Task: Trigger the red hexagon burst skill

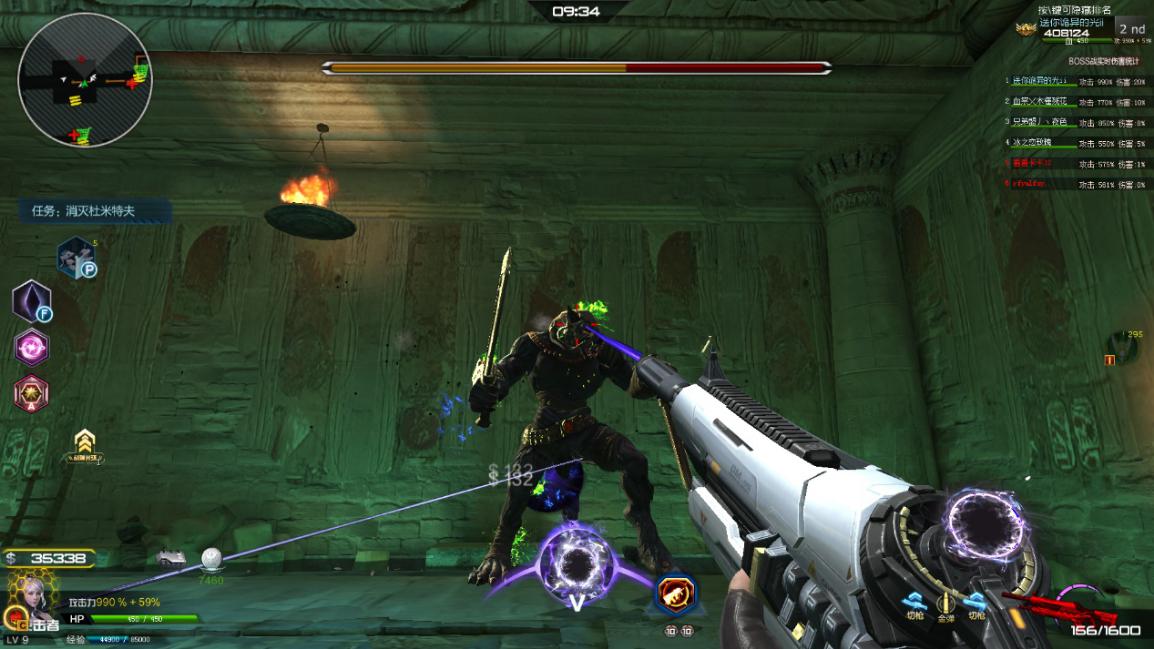Action: (x=32, y=393)
